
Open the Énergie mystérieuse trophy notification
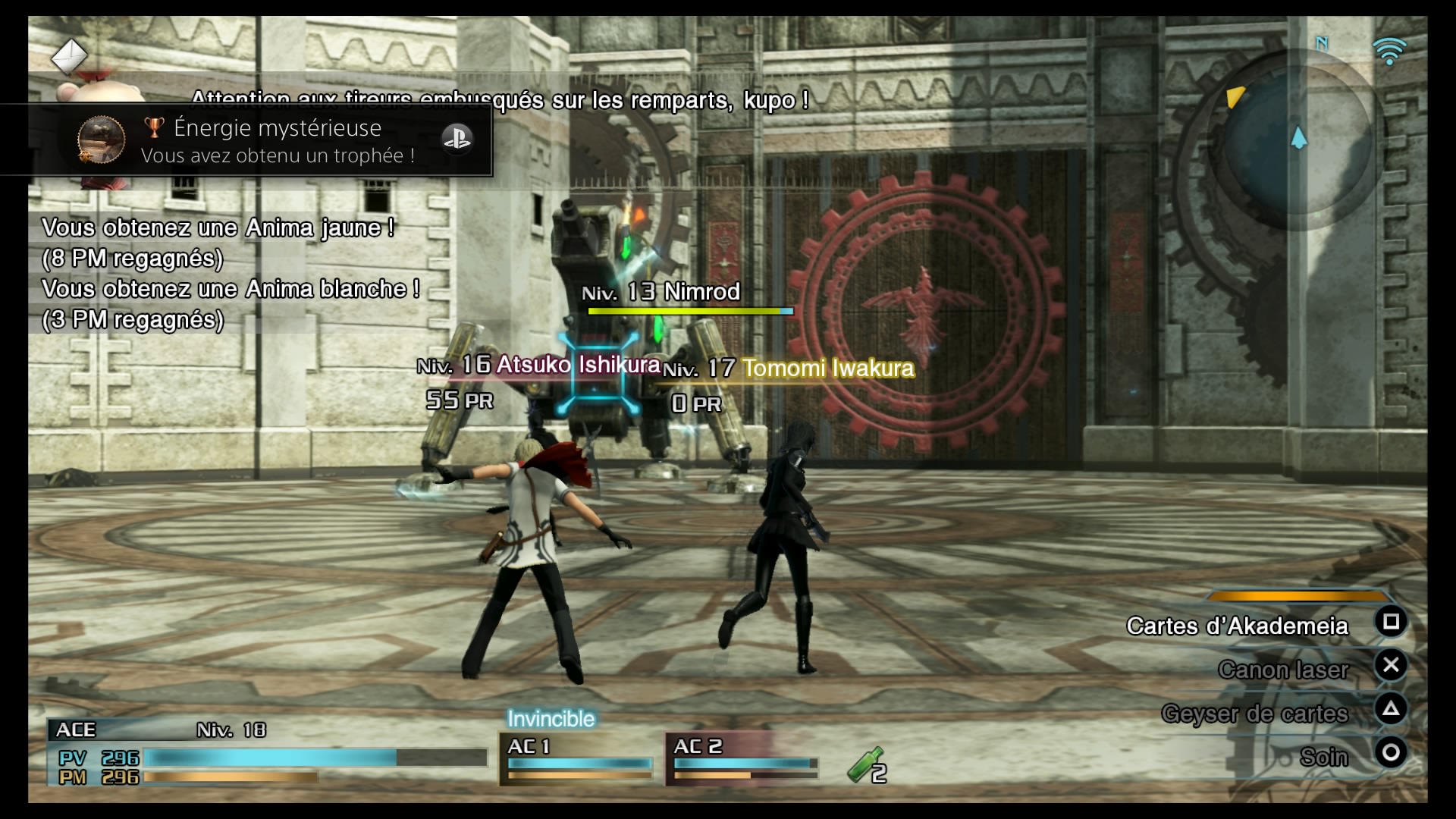pos(278,140)
